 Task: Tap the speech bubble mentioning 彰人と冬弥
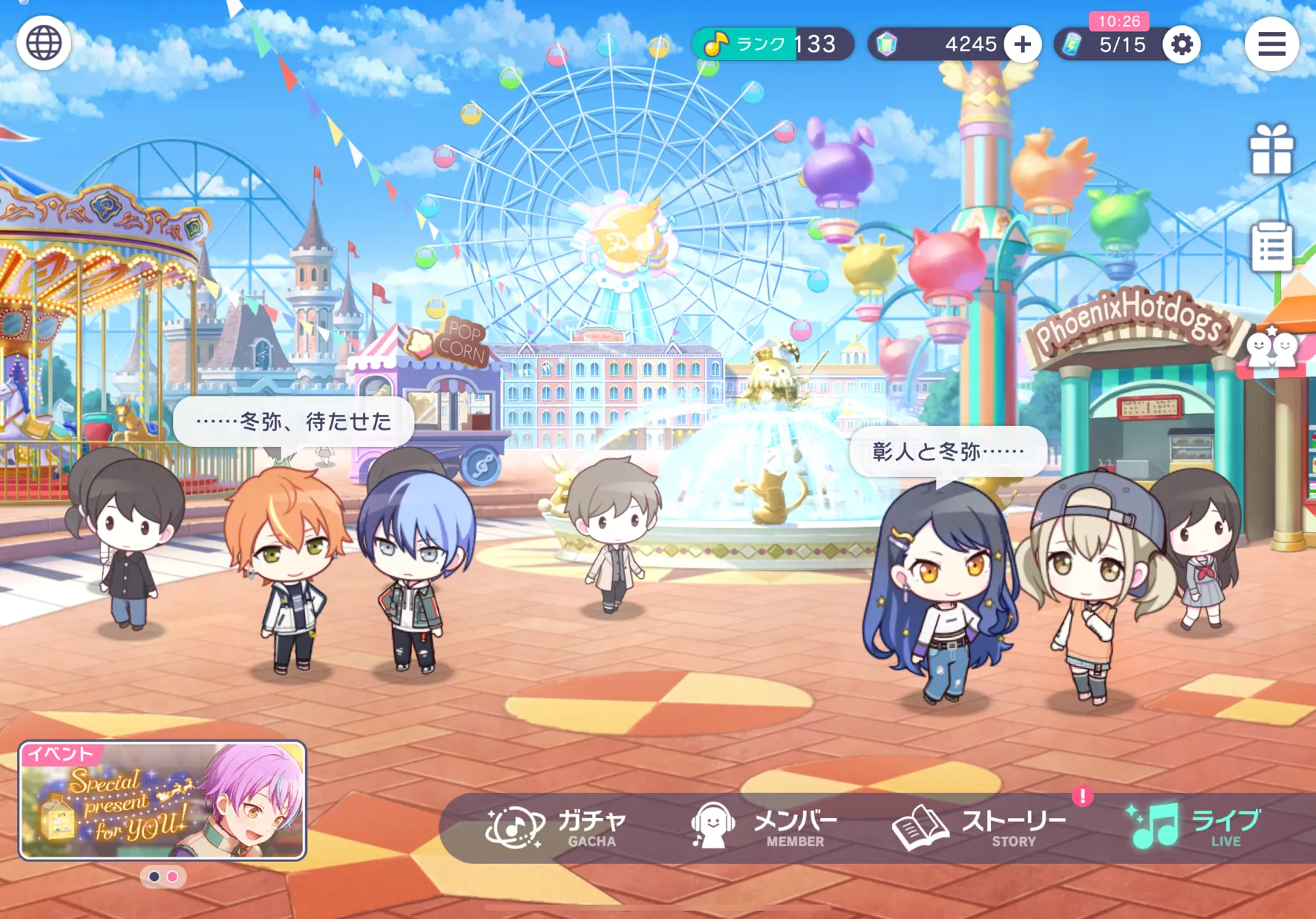pos(948,451)
